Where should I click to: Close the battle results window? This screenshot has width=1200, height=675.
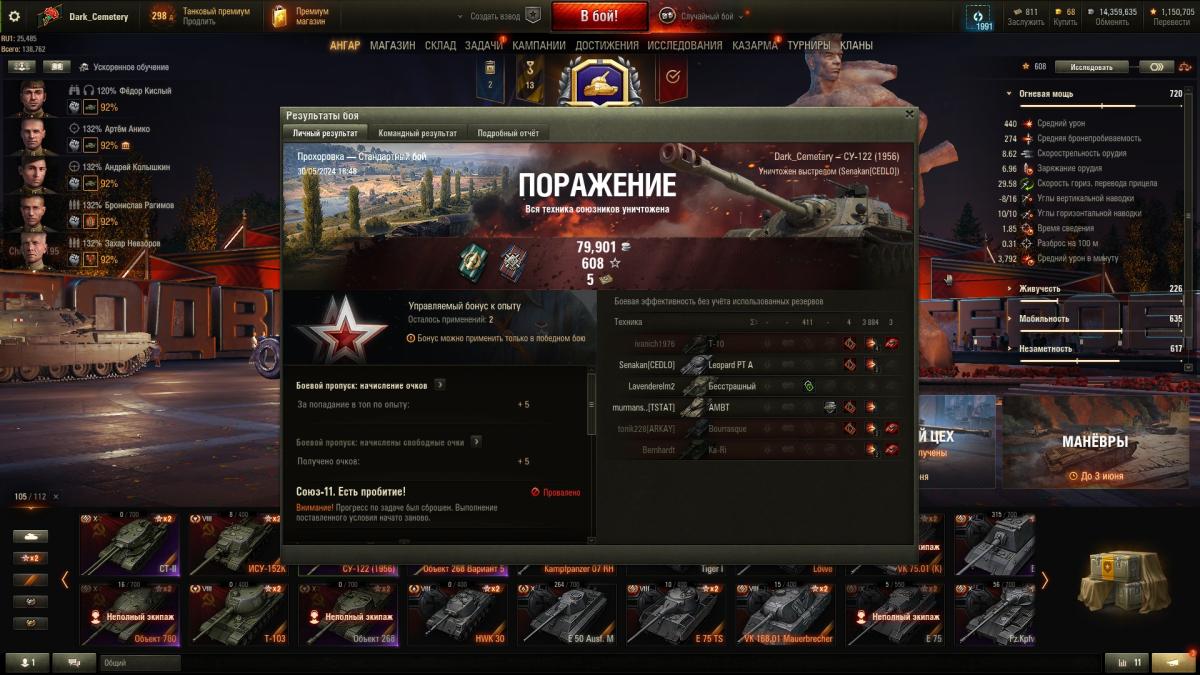point(909,114)
